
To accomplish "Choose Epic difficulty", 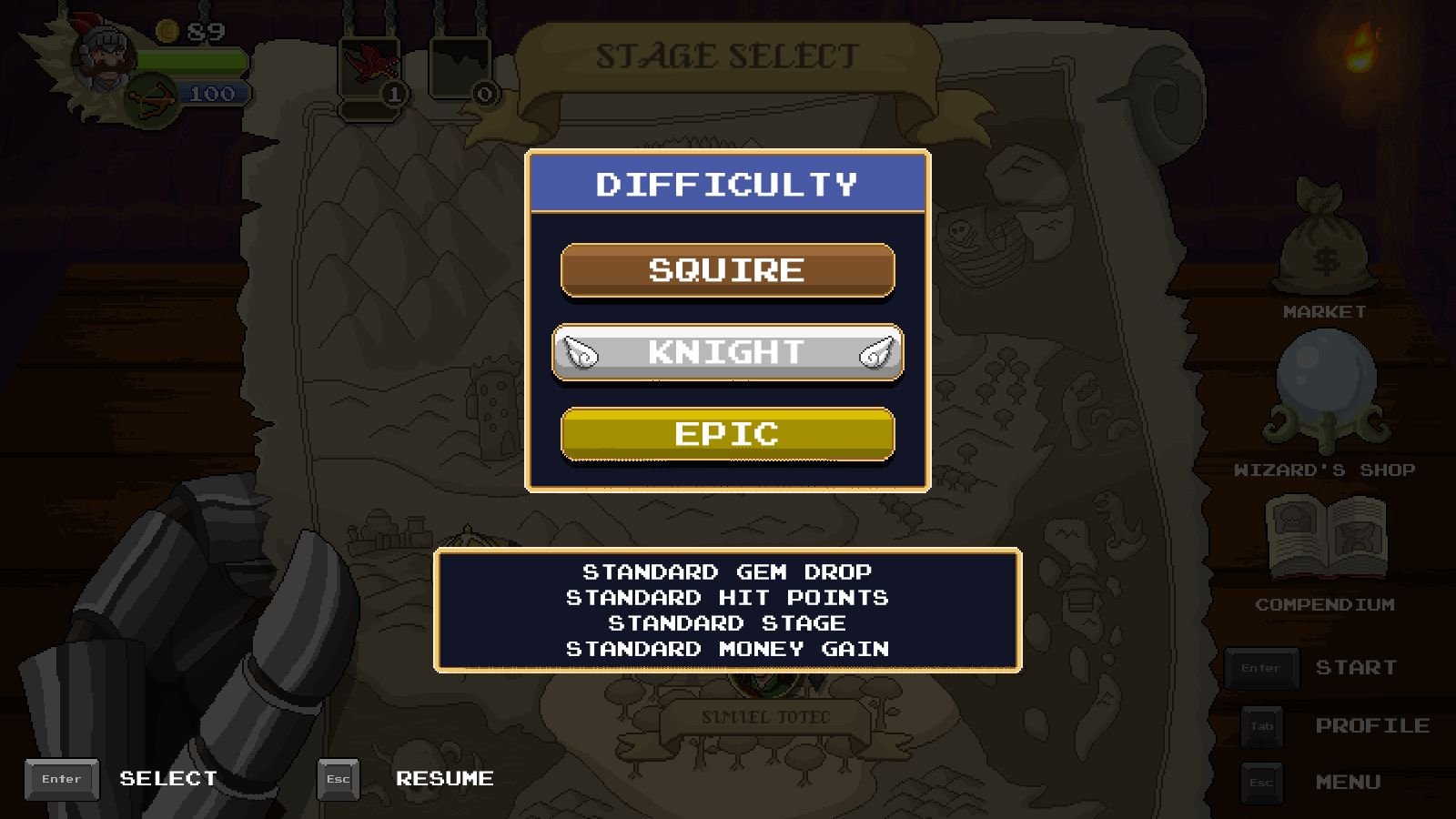I will (x=727, y=434).
